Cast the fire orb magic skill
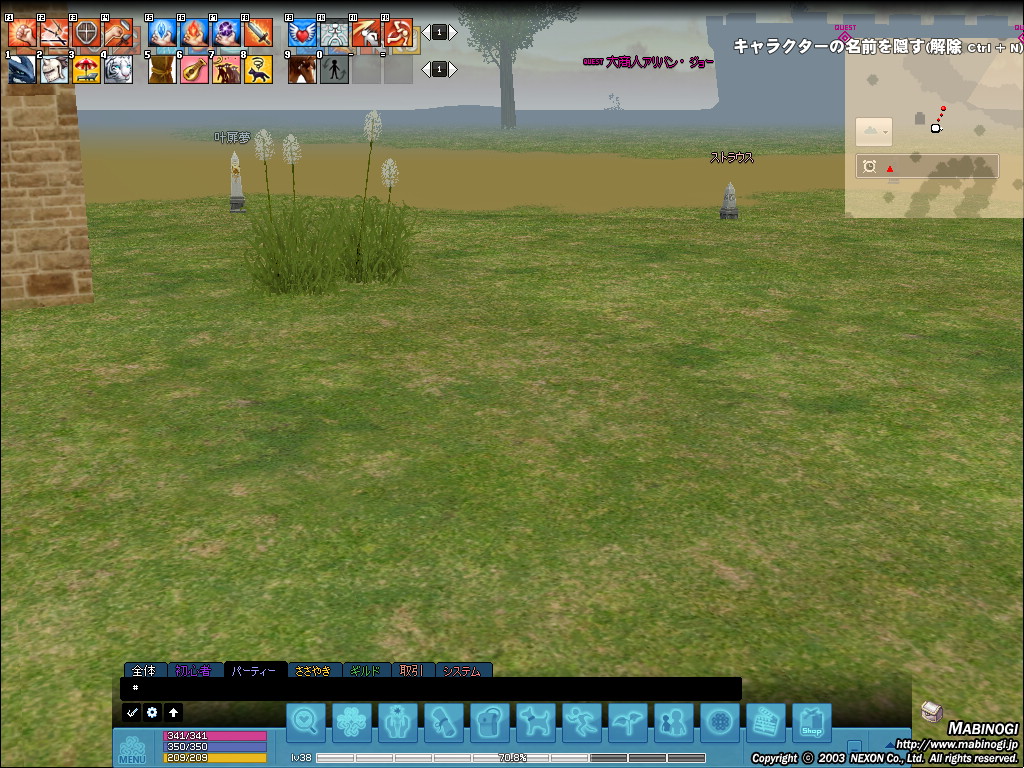Viewport: 1024px width, 768px height. pyautogui.click(x=194, y=33)
